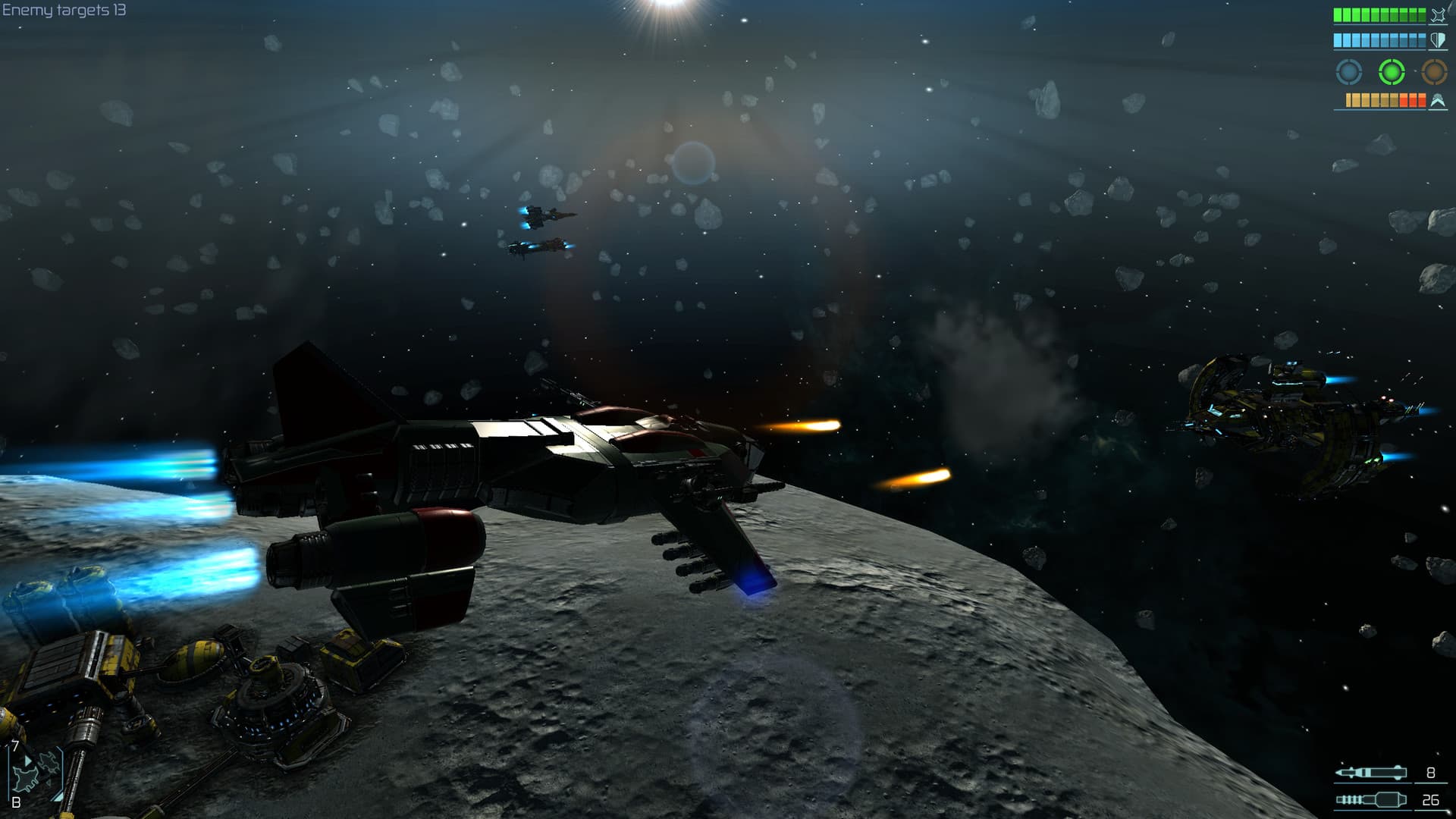Click the afterburner chevron icon beside the orange bar

coord(1438,100)
